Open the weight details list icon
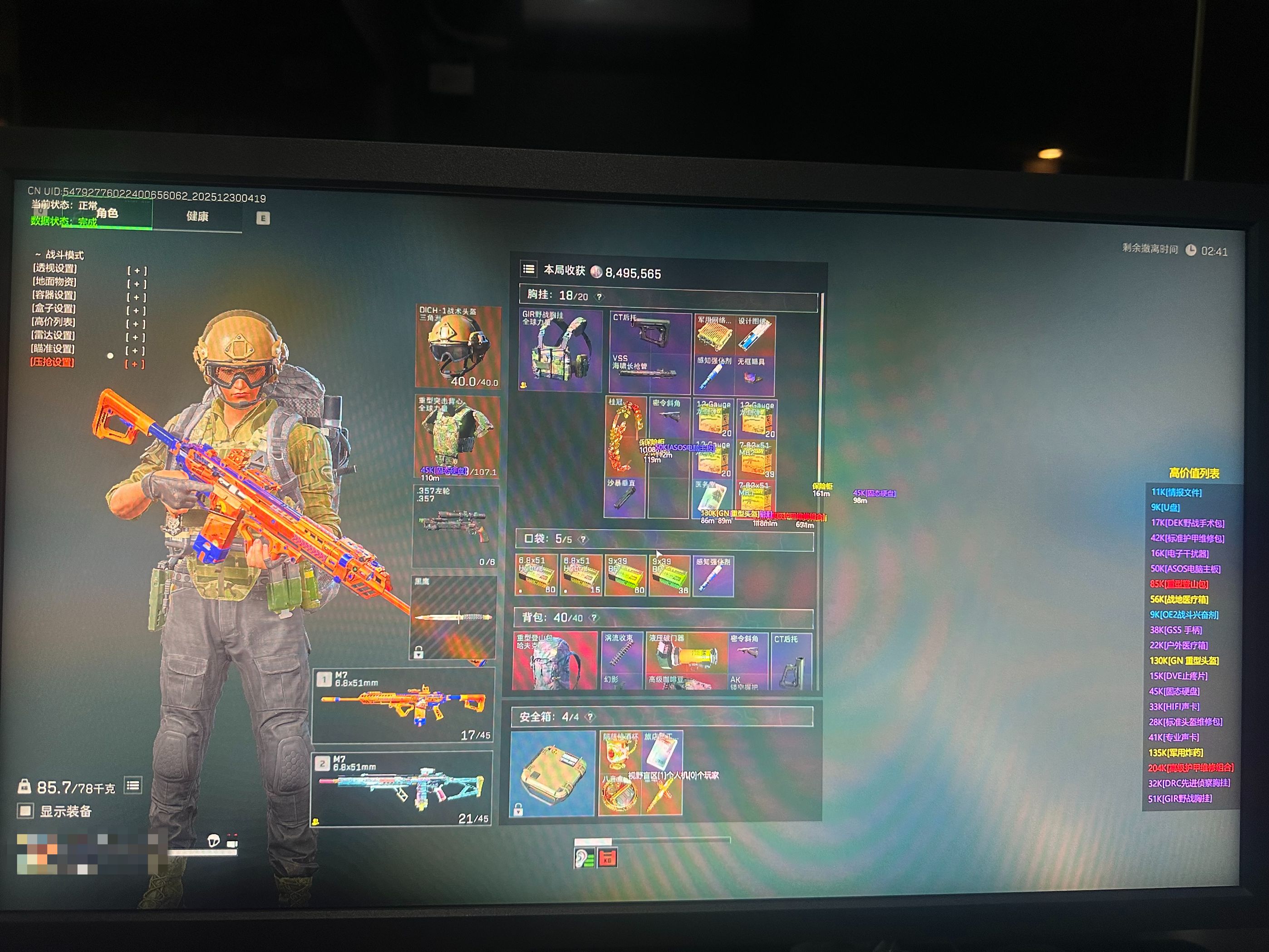Image resolution: width=1269 pixels, height=952 pixels. coord(133,785)
